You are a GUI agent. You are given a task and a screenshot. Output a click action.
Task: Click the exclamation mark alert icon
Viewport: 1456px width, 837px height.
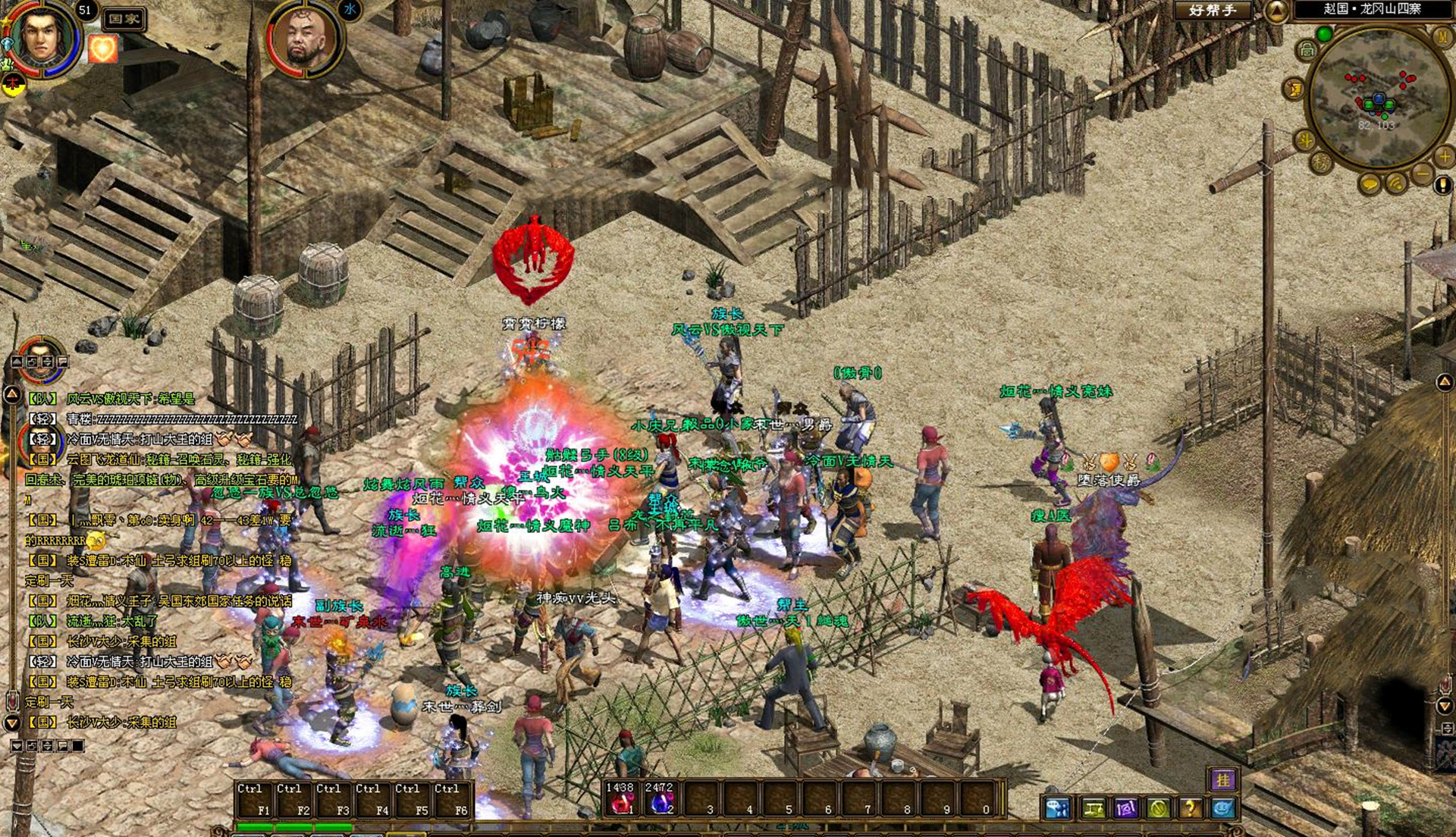tap(1442, 184)
